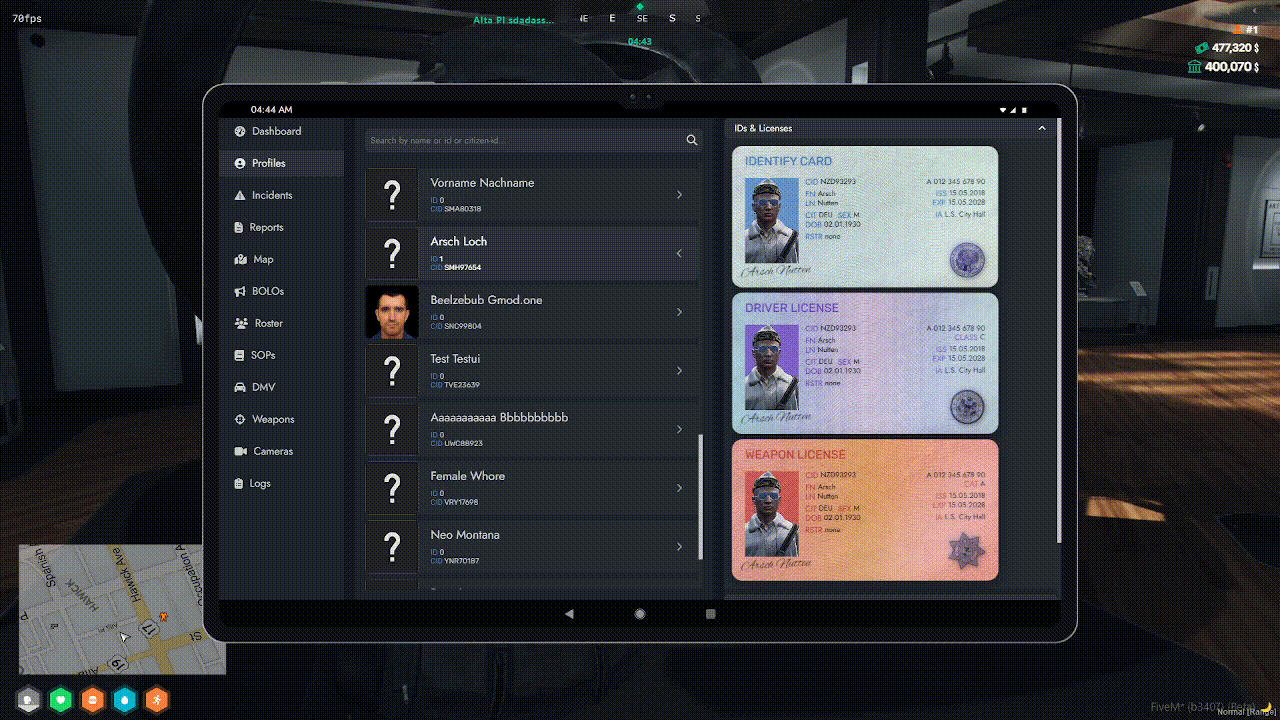Open the Map page in sidebar

[x=262, y=259]
